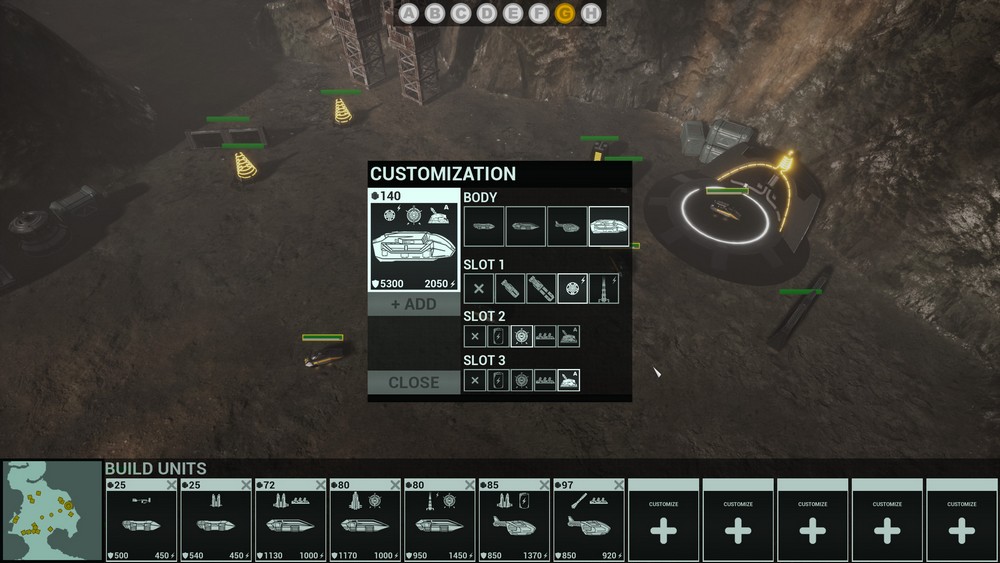
Task: Build the 72-cost unit
Action: [291, 520]
